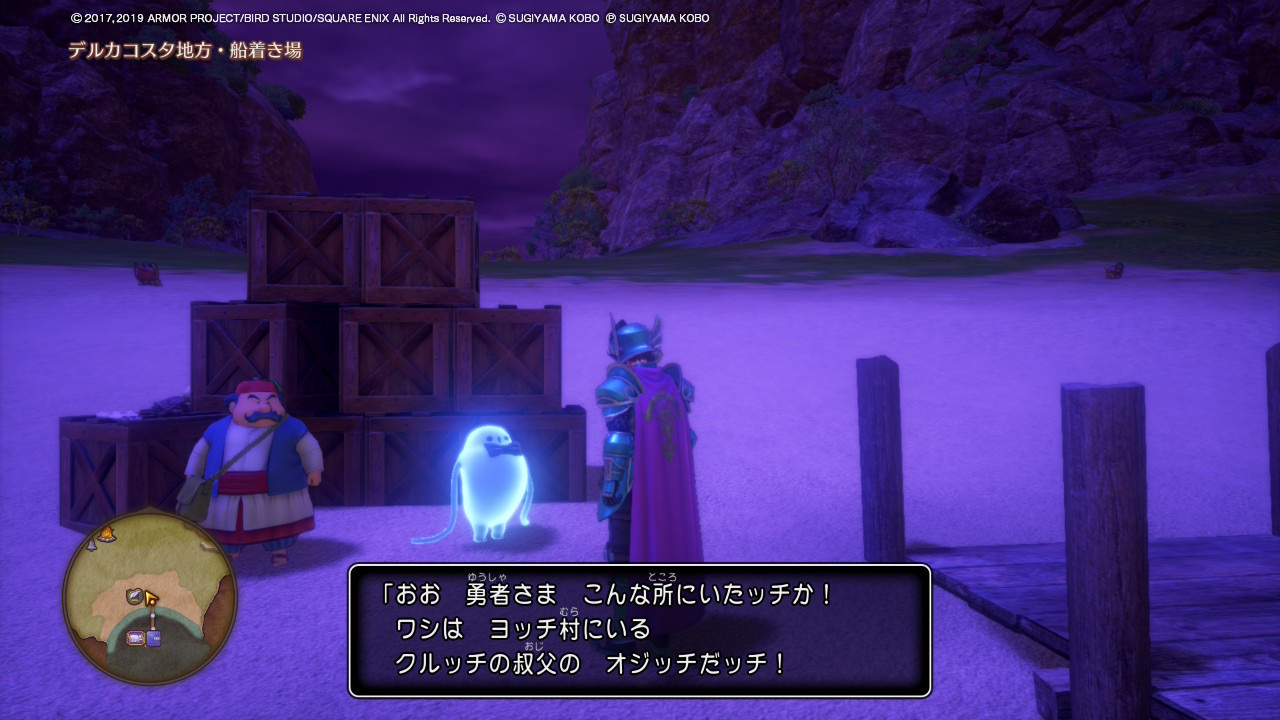The image size is (1280, 720).
Task: Advance the Ojicchi dialogue text box
Action: pos(640,630)
